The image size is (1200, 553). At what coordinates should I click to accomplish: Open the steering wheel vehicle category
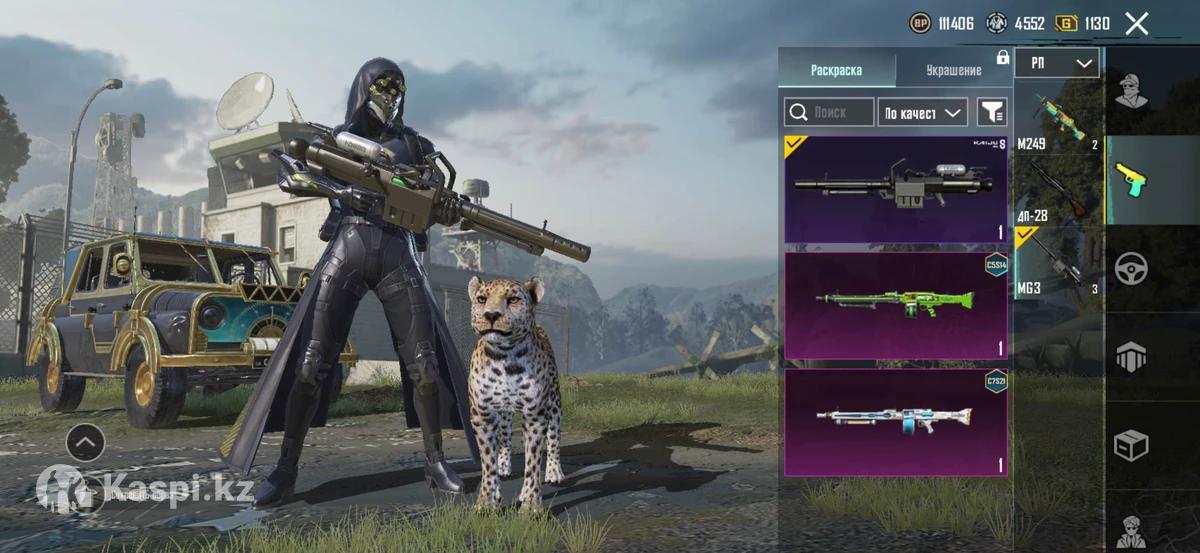[x=1132, y=268]
